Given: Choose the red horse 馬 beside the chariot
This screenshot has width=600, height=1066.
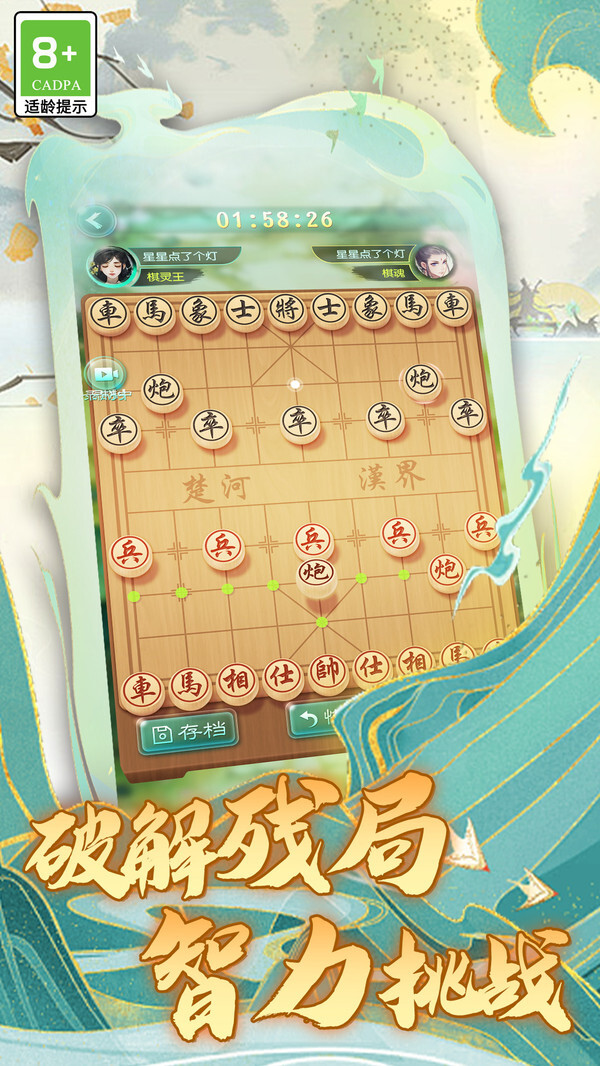Looking at the screenshot, I should point(188,685).
